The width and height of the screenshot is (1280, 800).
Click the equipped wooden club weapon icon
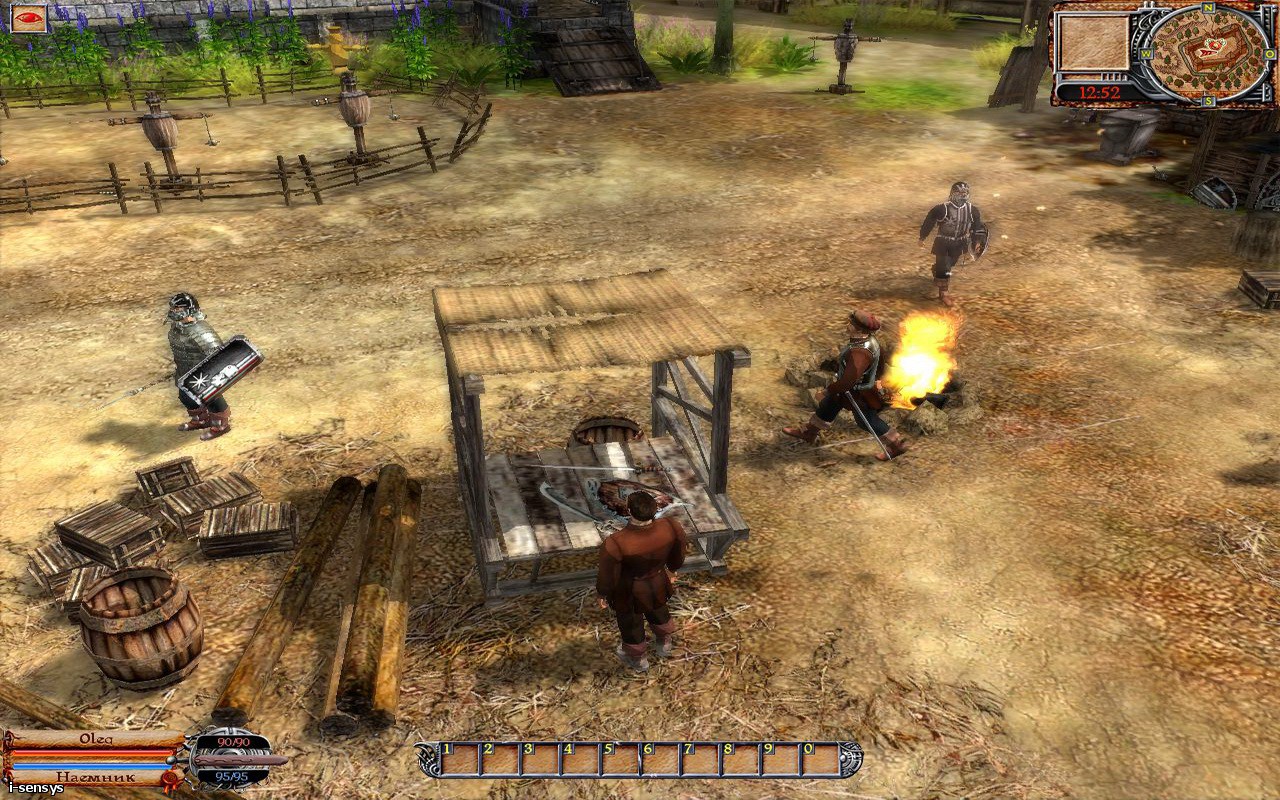pyautogui.click(x=240, y=760)
